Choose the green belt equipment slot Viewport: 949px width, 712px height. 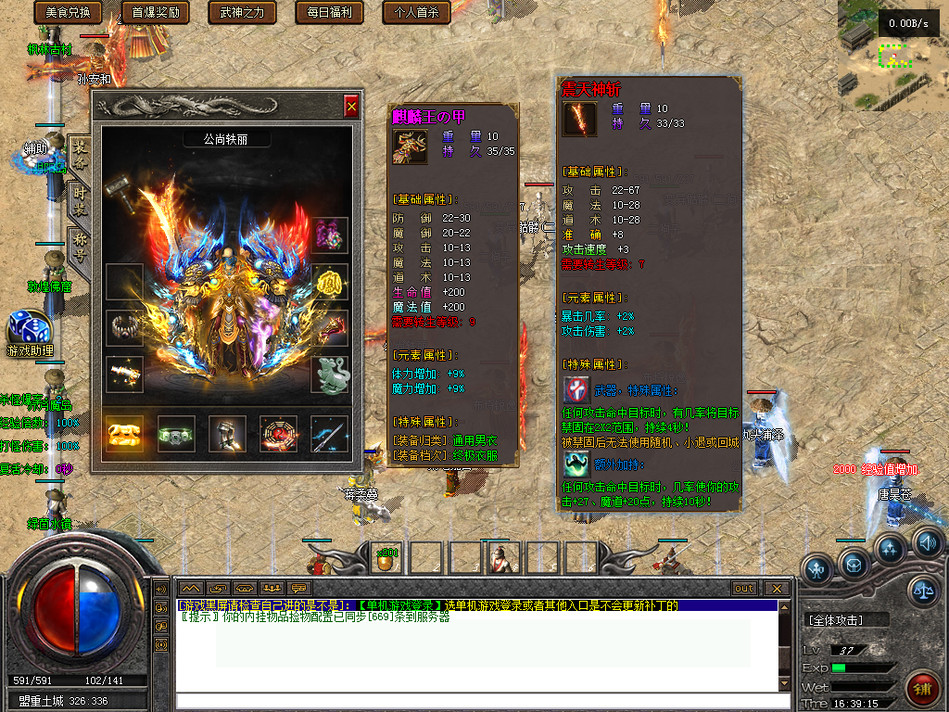click(x=176, y=434)
